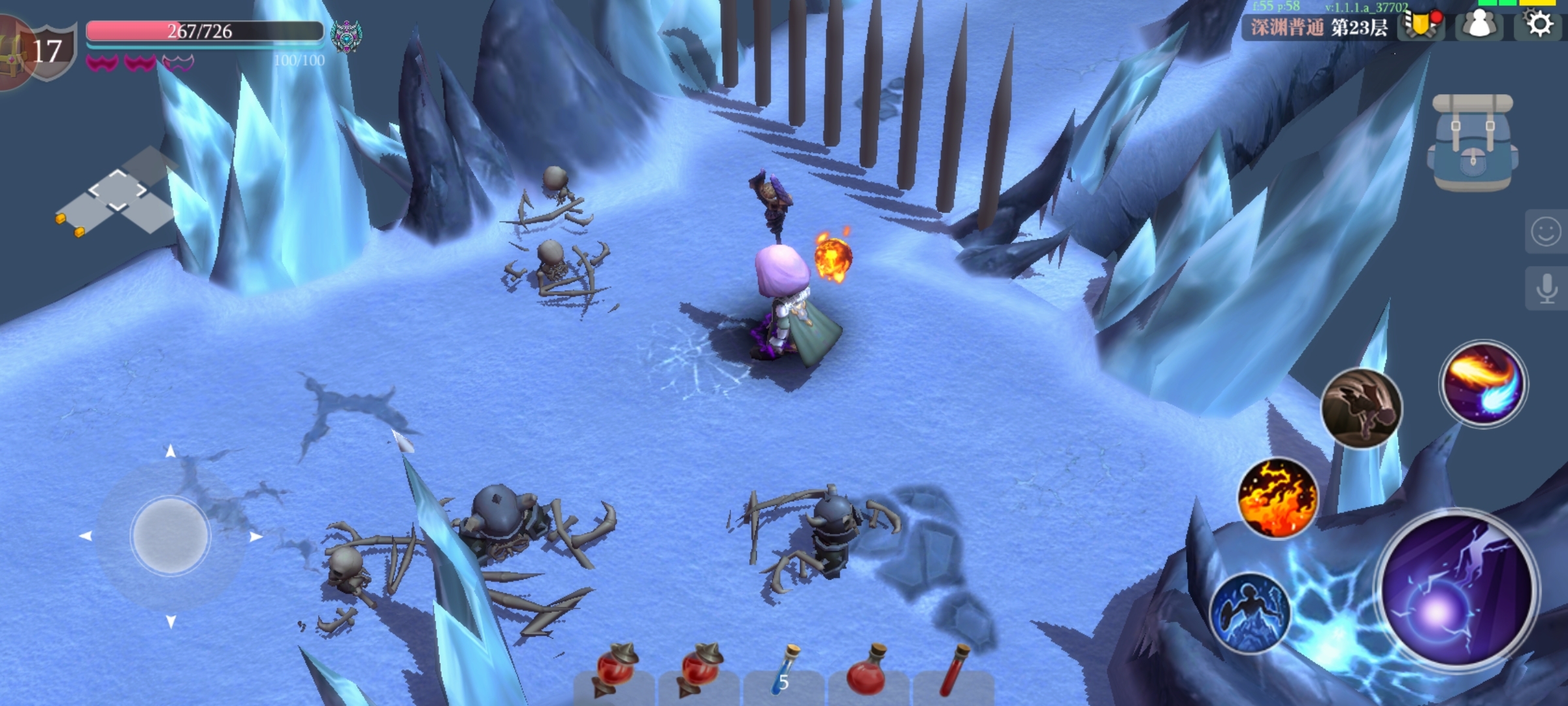Cast the fire and ice comet skill

[1483, 383]
